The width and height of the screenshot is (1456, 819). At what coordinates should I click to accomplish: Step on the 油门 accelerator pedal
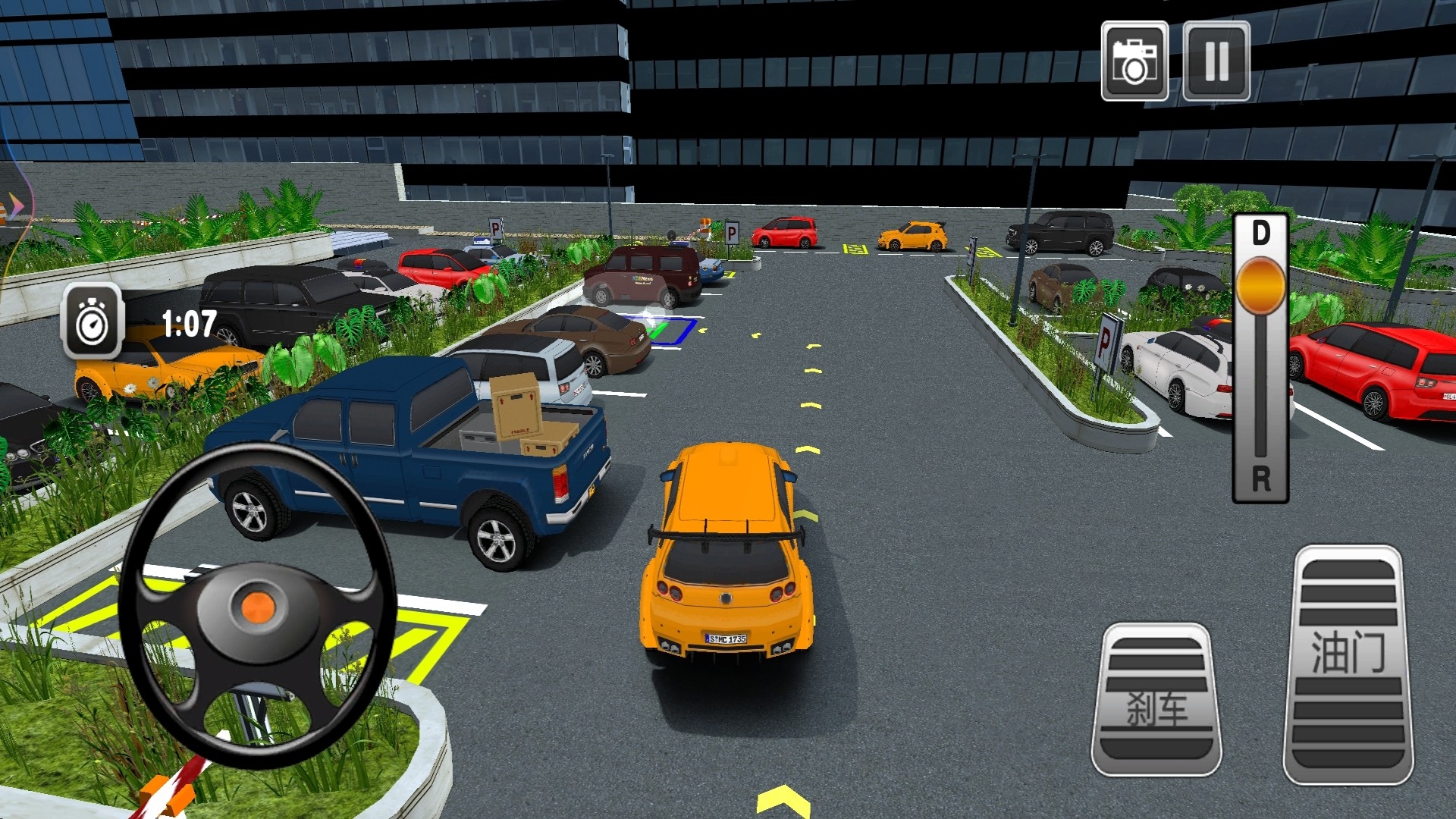click(1348, 665)
